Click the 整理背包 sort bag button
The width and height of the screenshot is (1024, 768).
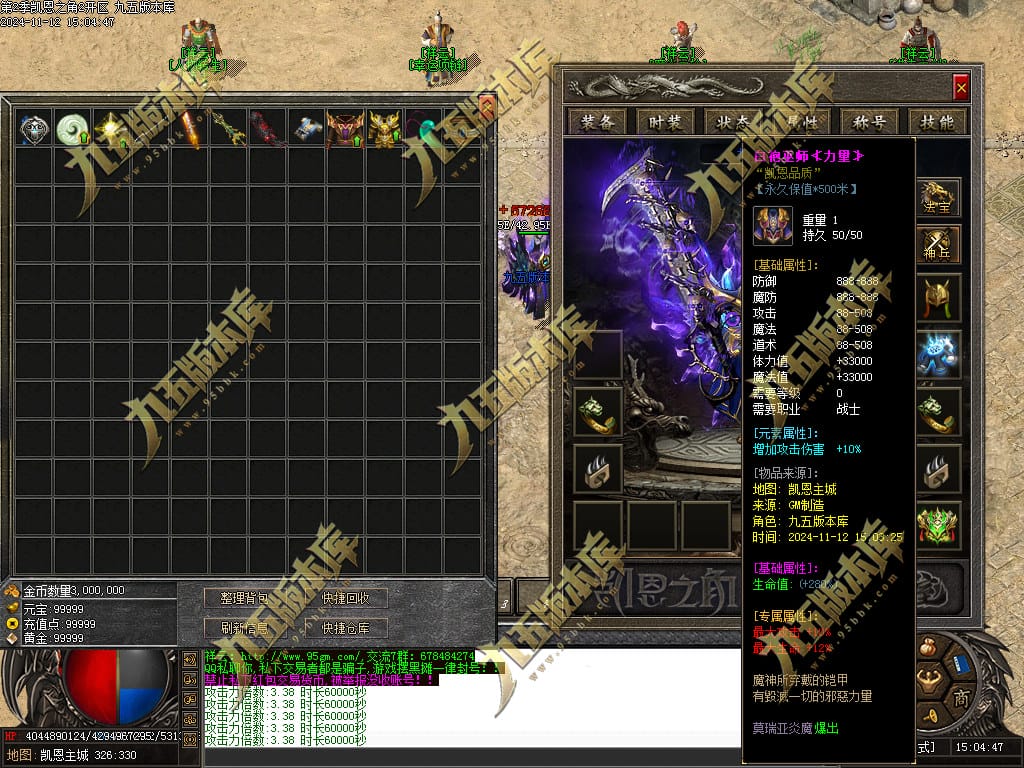[245, 598]
